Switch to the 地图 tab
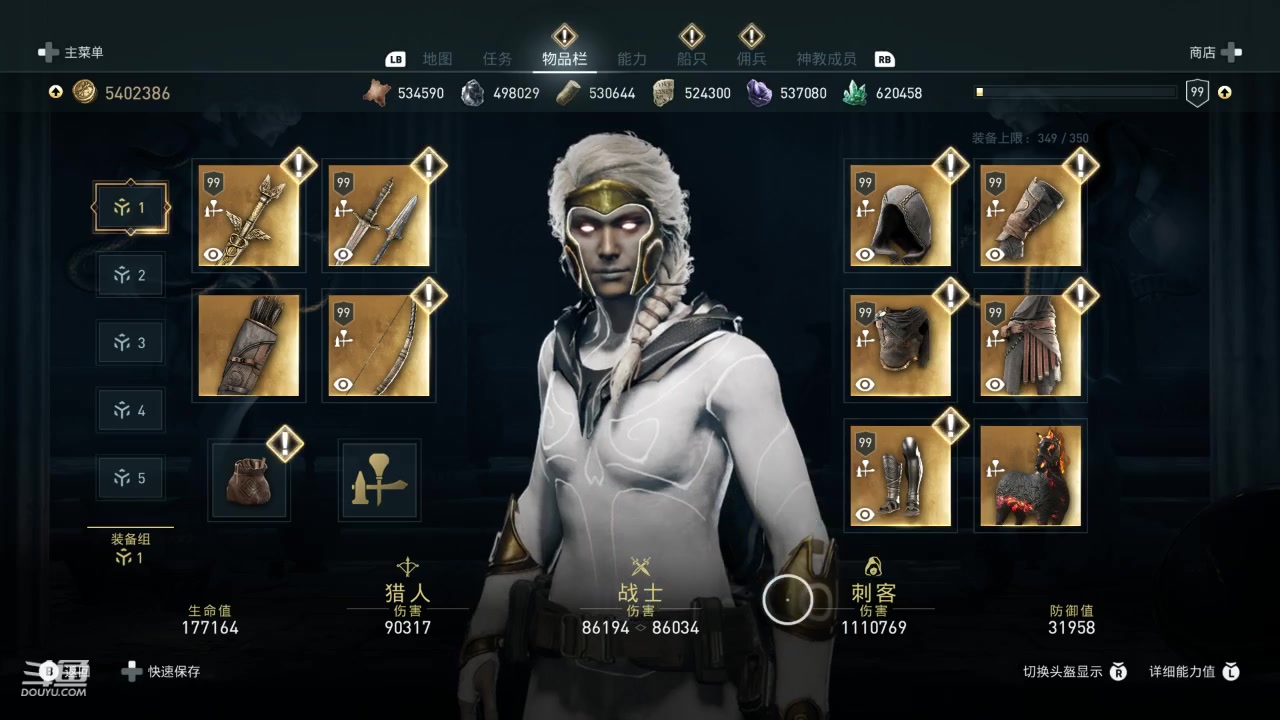Viewport: 1280px width, 720px height. 437,59
